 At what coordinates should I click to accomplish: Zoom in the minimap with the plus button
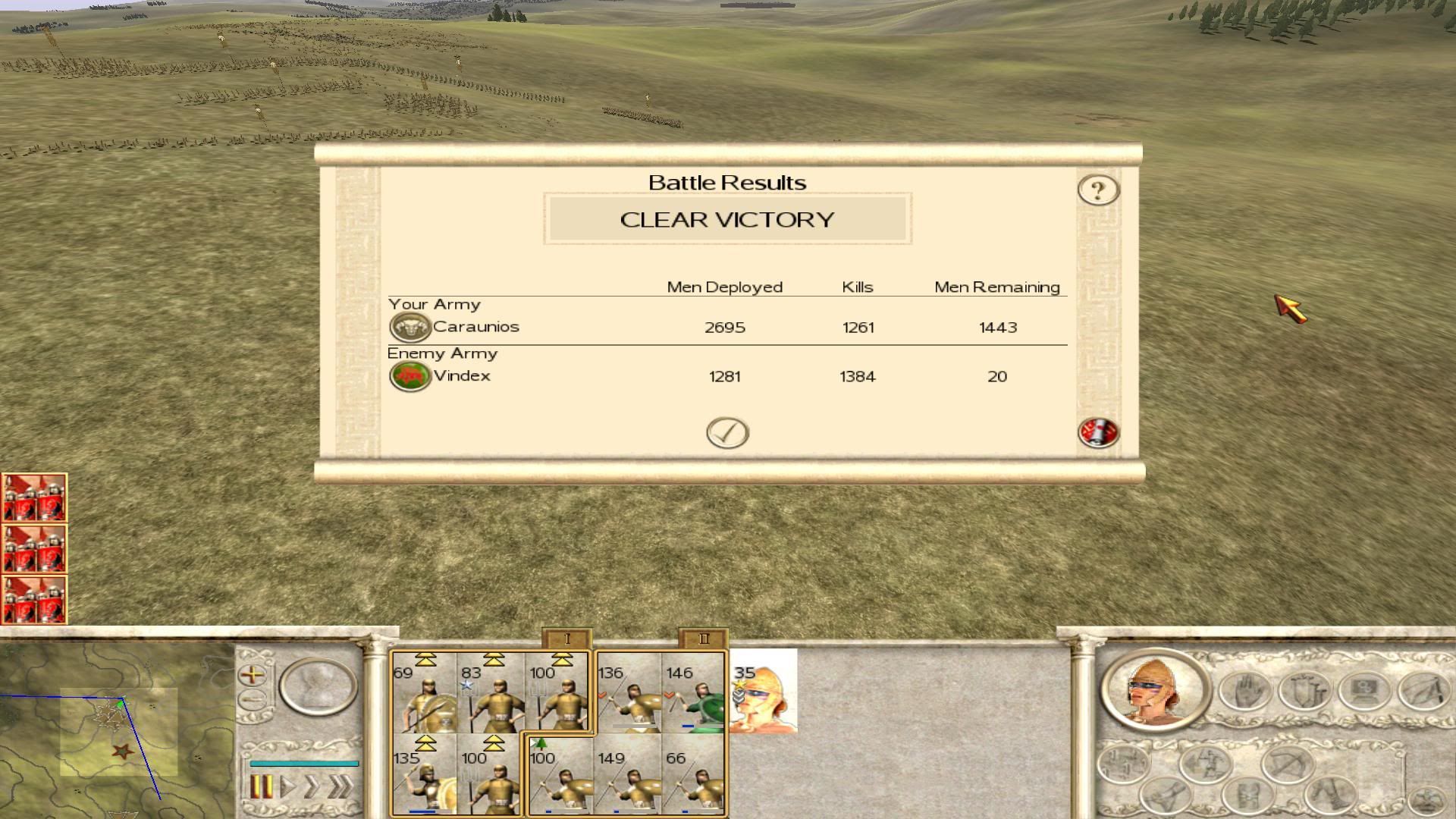tap(252, 673)
